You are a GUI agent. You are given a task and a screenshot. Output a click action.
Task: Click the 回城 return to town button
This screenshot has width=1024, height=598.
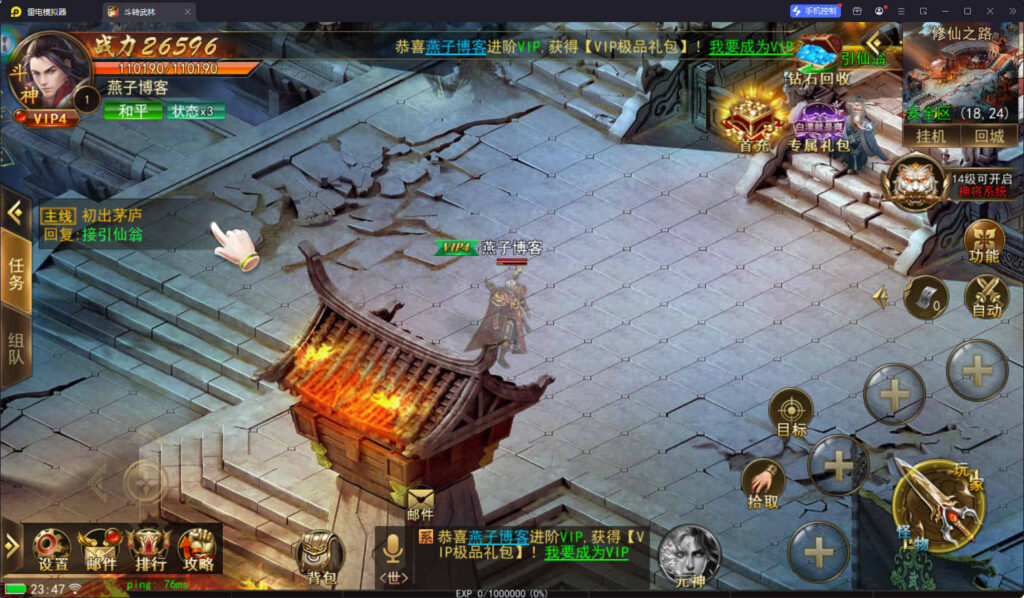click(989, 136)
